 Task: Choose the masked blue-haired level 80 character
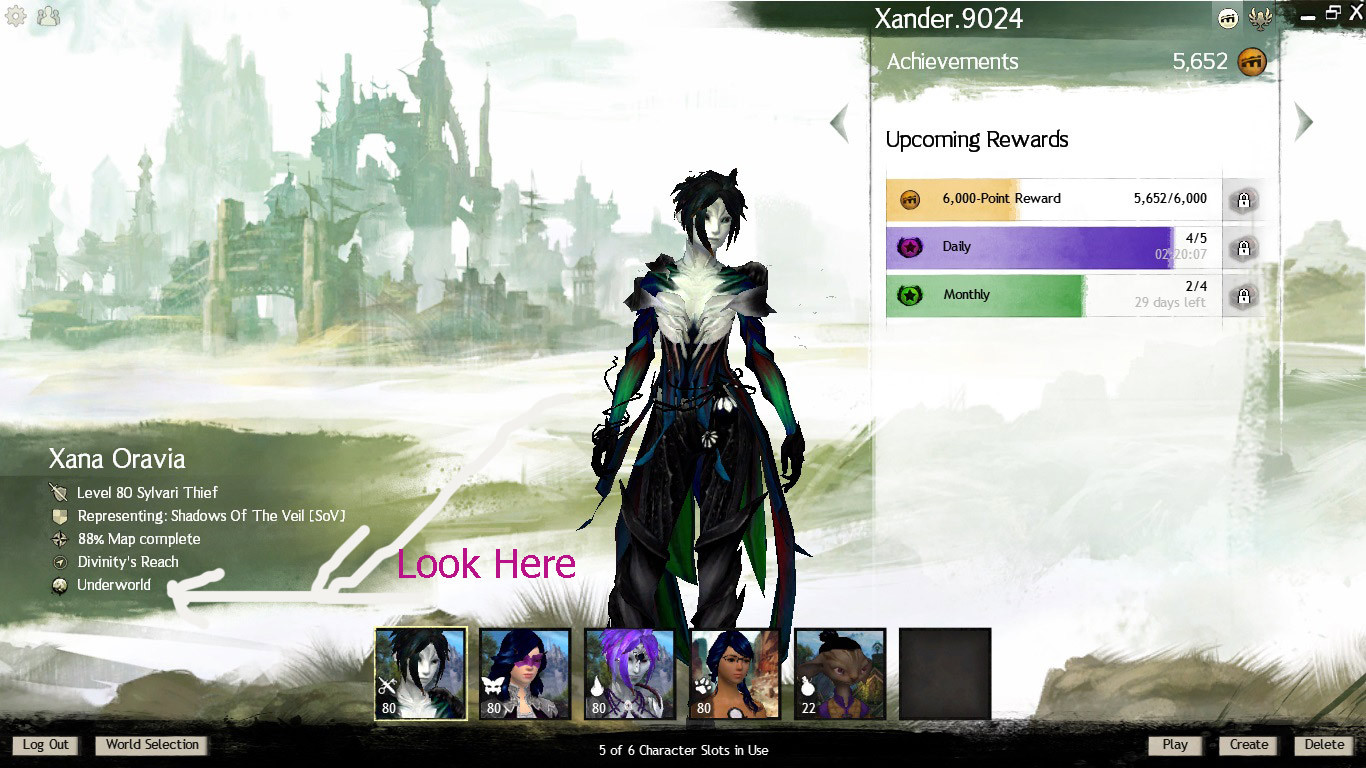pyautogui.click(x=525, y=674)
